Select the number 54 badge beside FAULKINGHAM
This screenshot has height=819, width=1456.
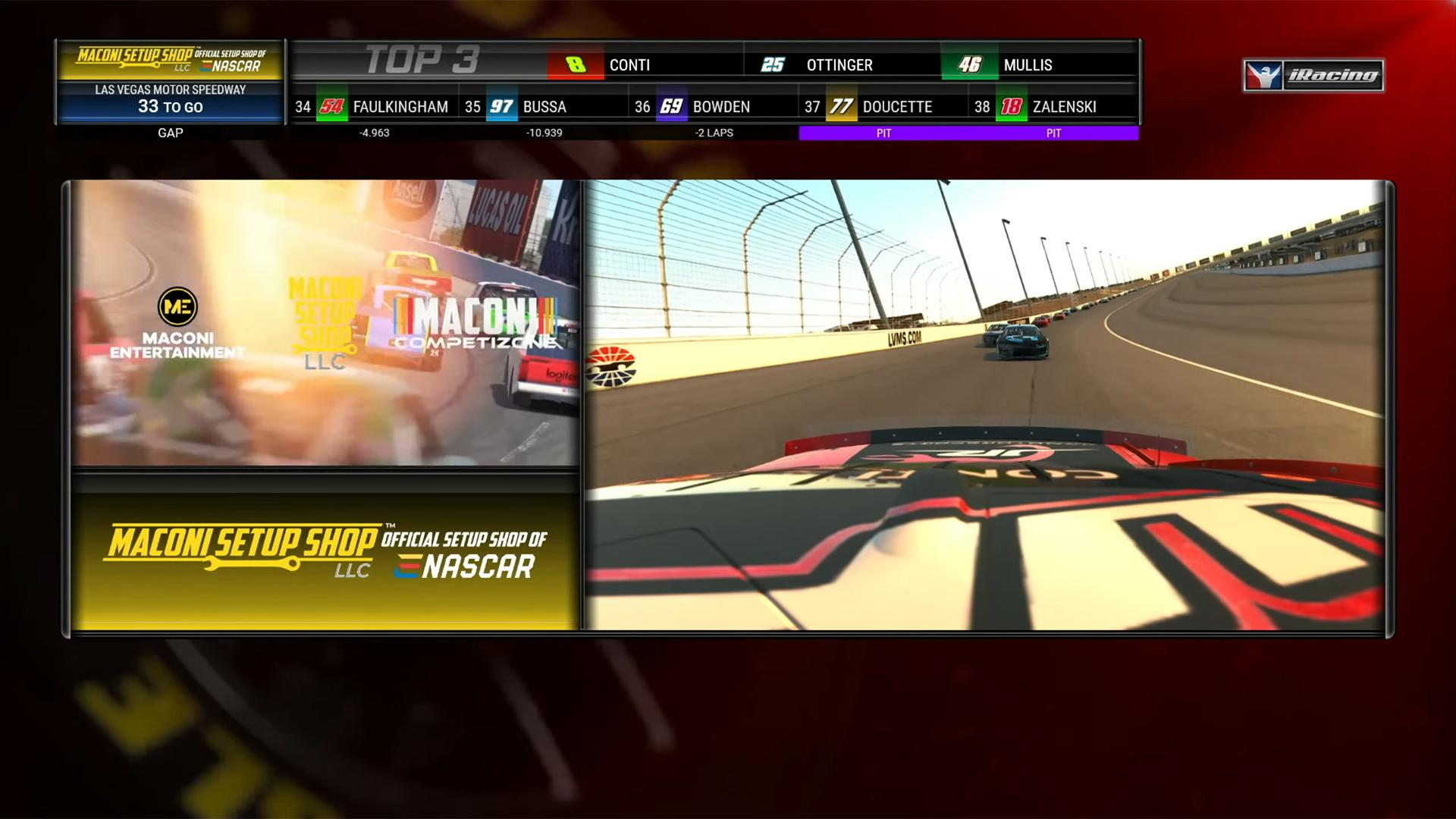(x=331, y=107)
